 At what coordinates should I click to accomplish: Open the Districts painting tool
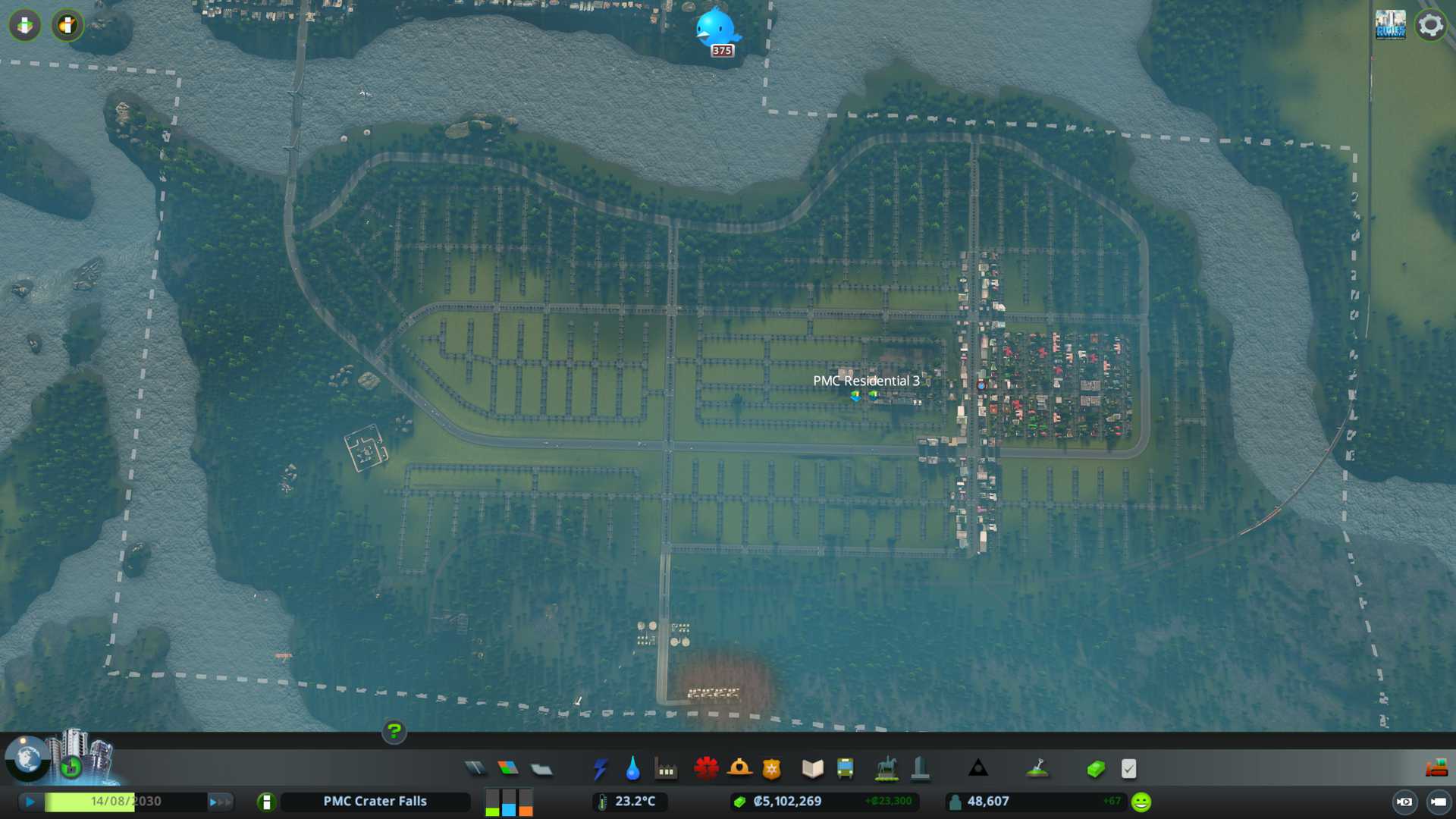541,769
